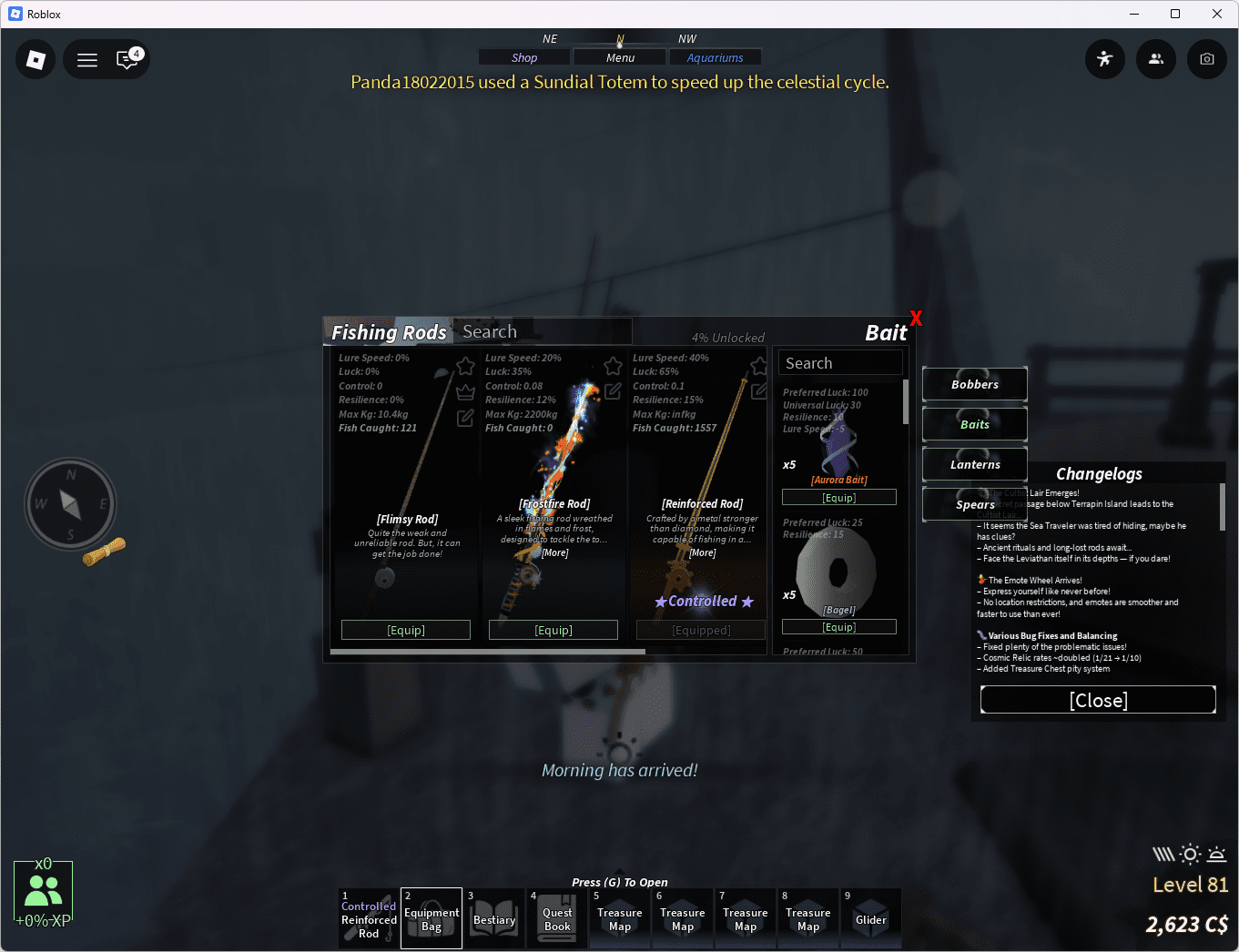
Task: Switch to the Aquariums tab
Action: point(716,56)
